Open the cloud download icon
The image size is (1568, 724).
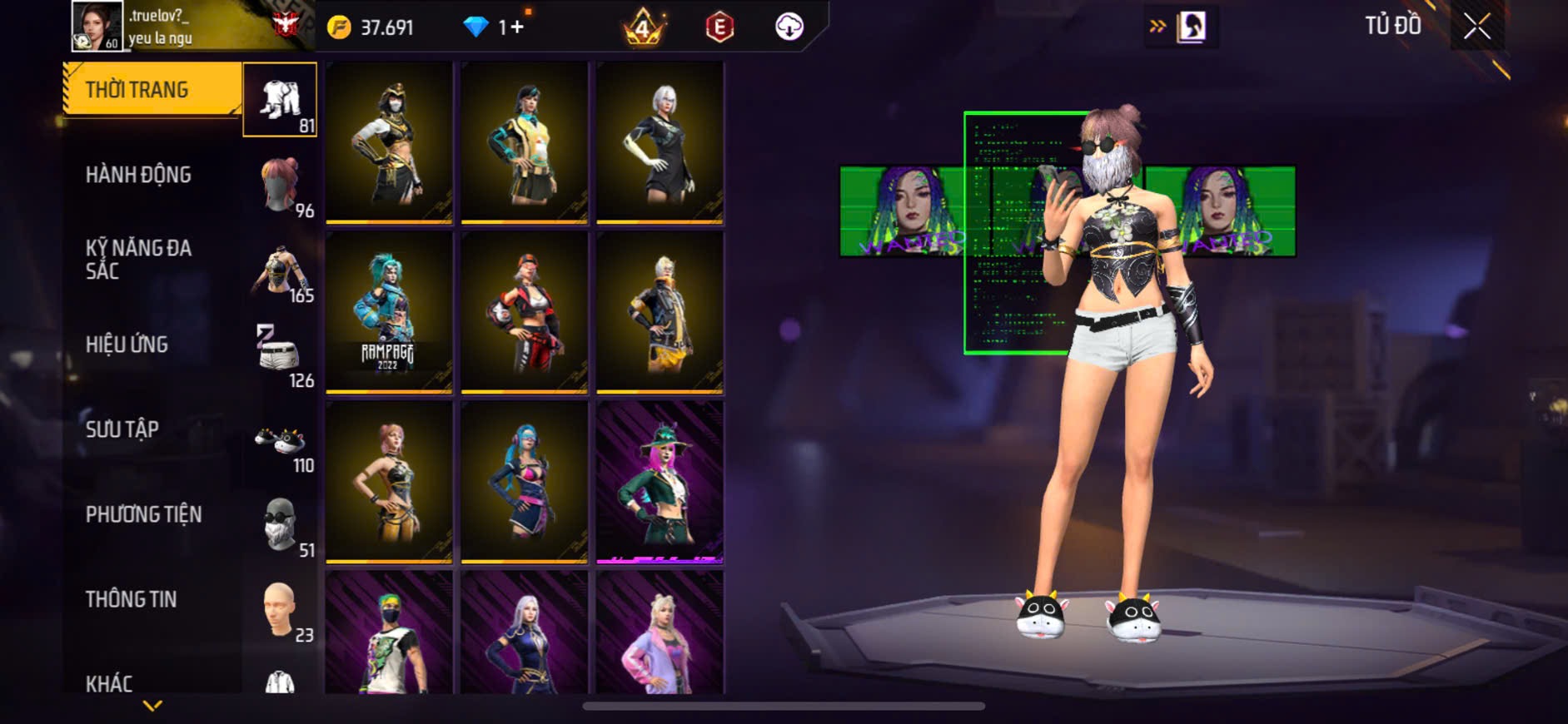click(789, 27)
